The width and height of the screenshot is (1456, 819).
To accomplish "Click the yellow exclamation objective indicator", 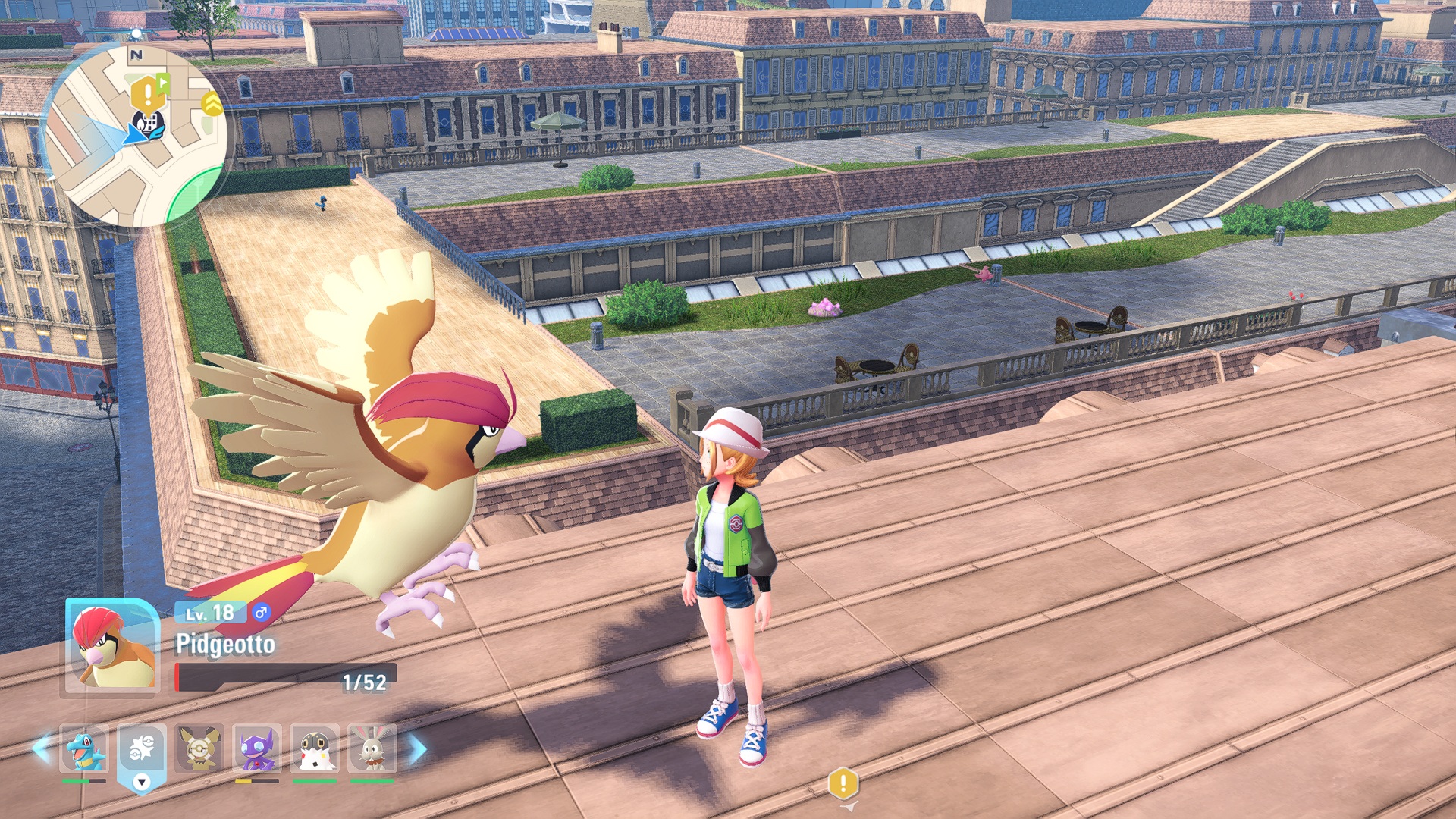I will [843, 783].
